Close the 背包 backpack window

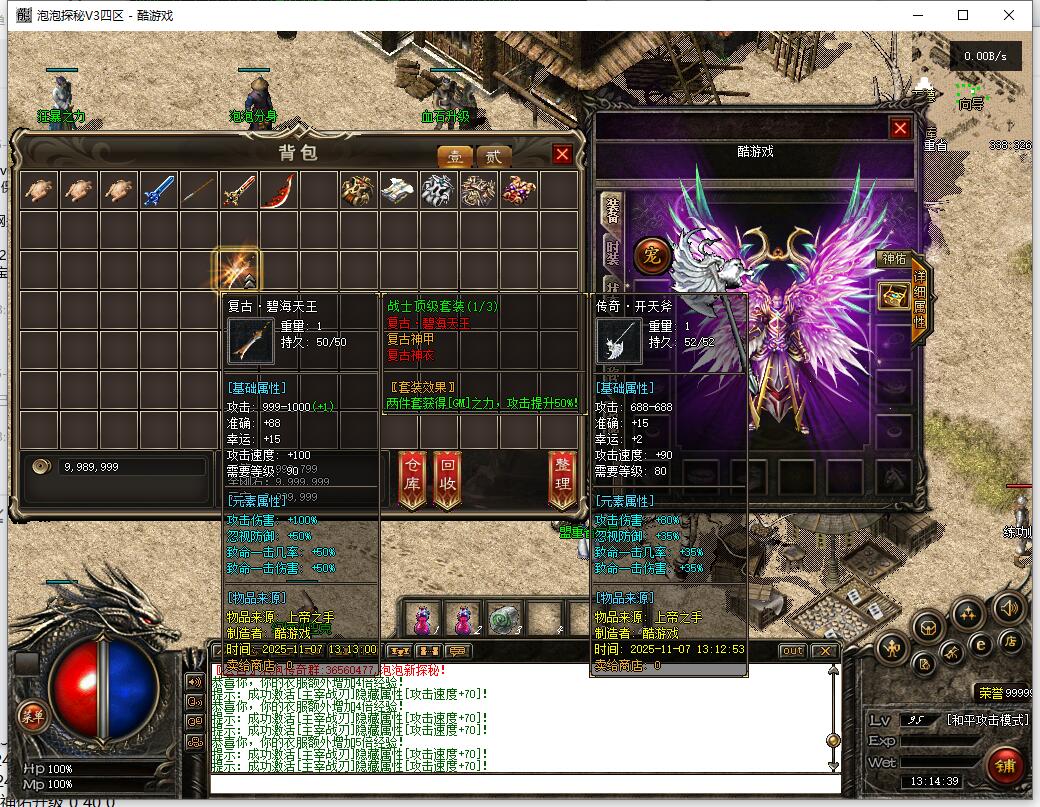562,154
